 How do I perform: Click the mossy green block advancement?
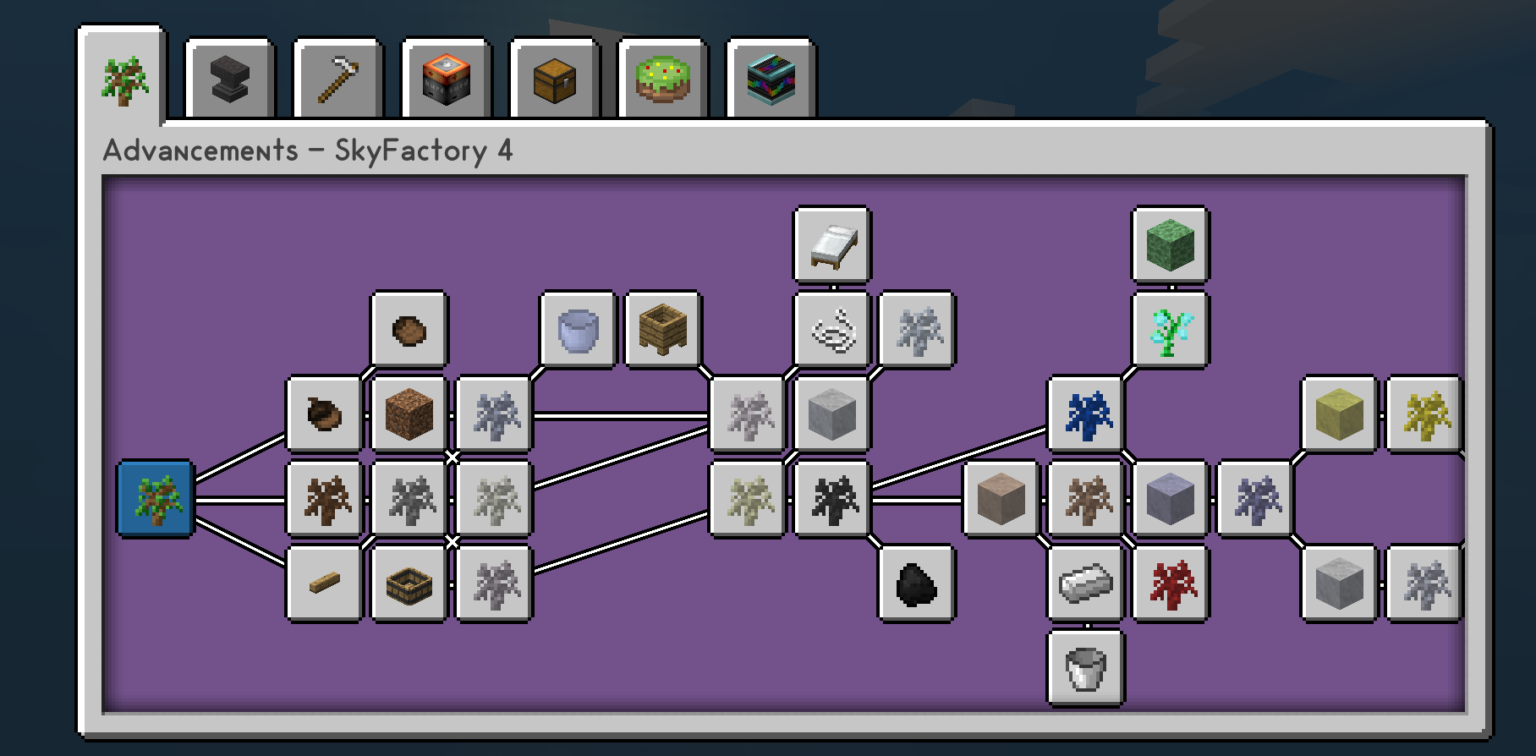click(1169, 245)
